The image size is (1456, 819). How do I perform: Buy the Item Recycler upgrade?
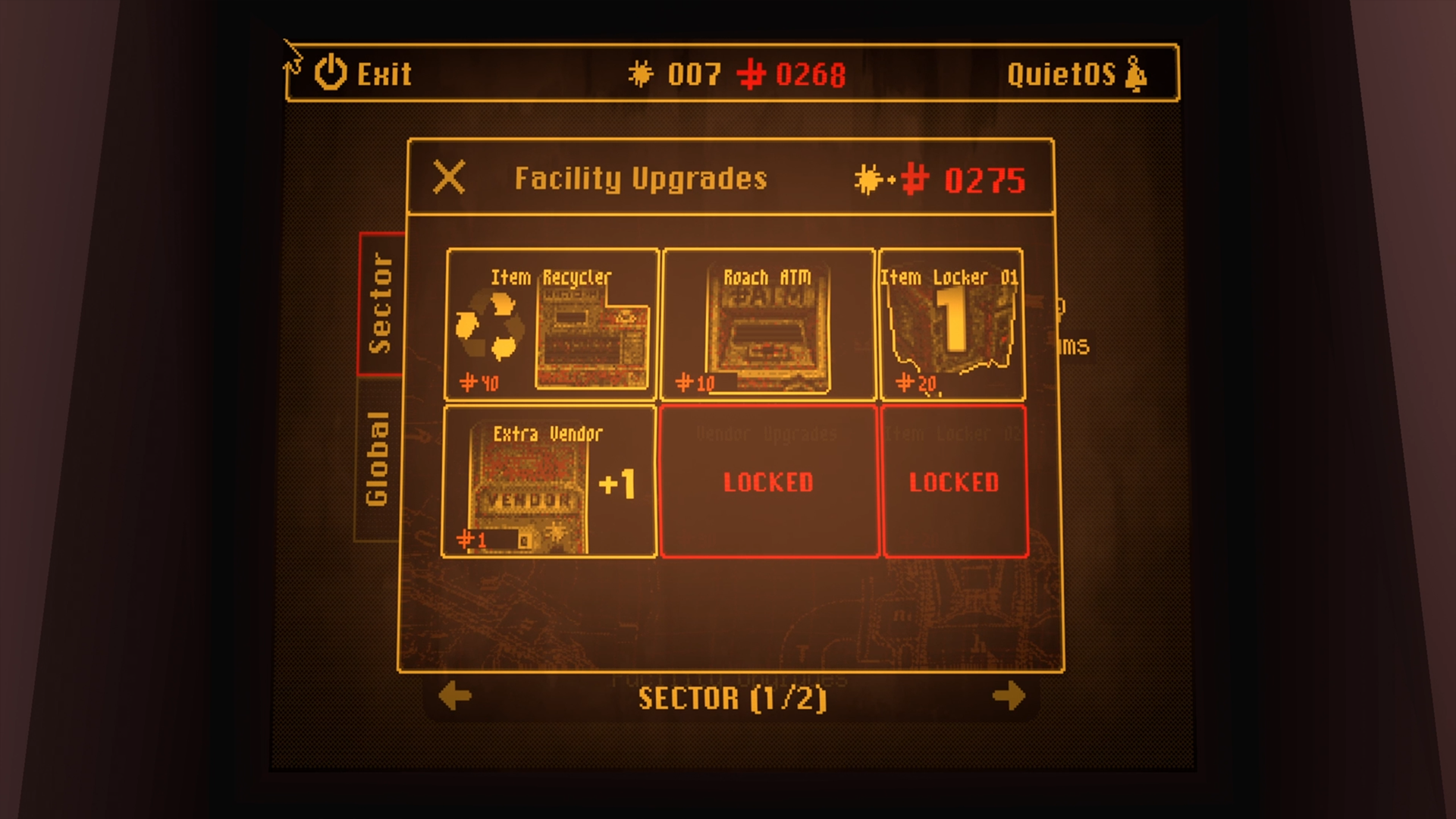(x=551, y=325)
